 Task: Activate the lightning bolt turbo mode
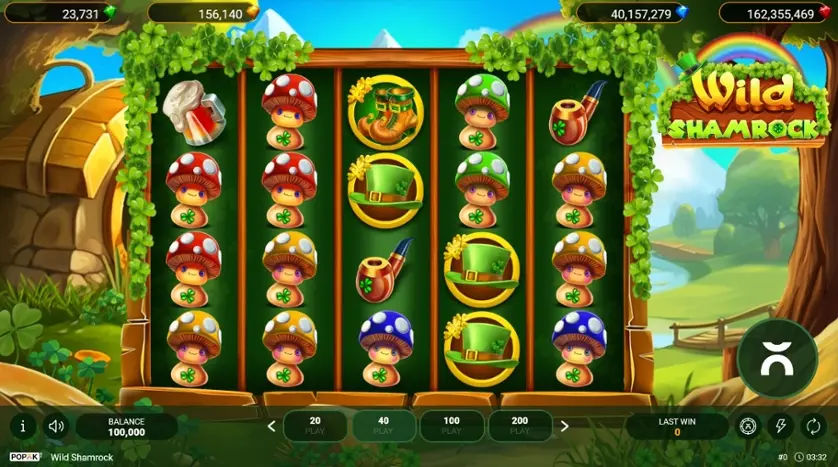tap(779, 426)
